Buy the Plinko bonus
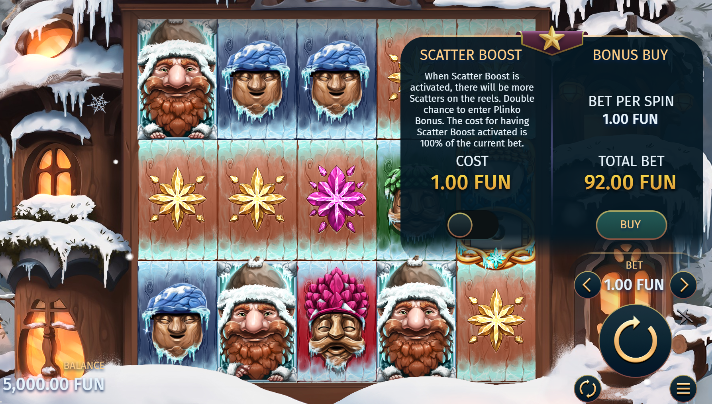 pyautogui.click(x=630, y=224)
